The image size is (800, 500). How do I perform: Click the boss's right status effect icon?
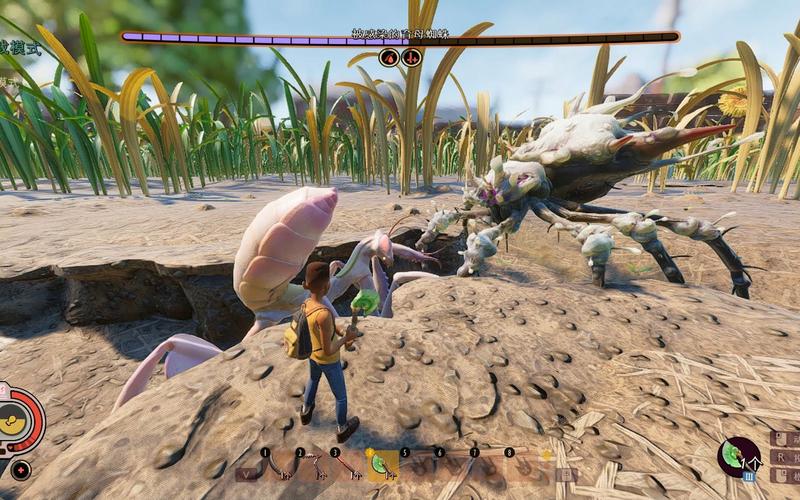411,57
